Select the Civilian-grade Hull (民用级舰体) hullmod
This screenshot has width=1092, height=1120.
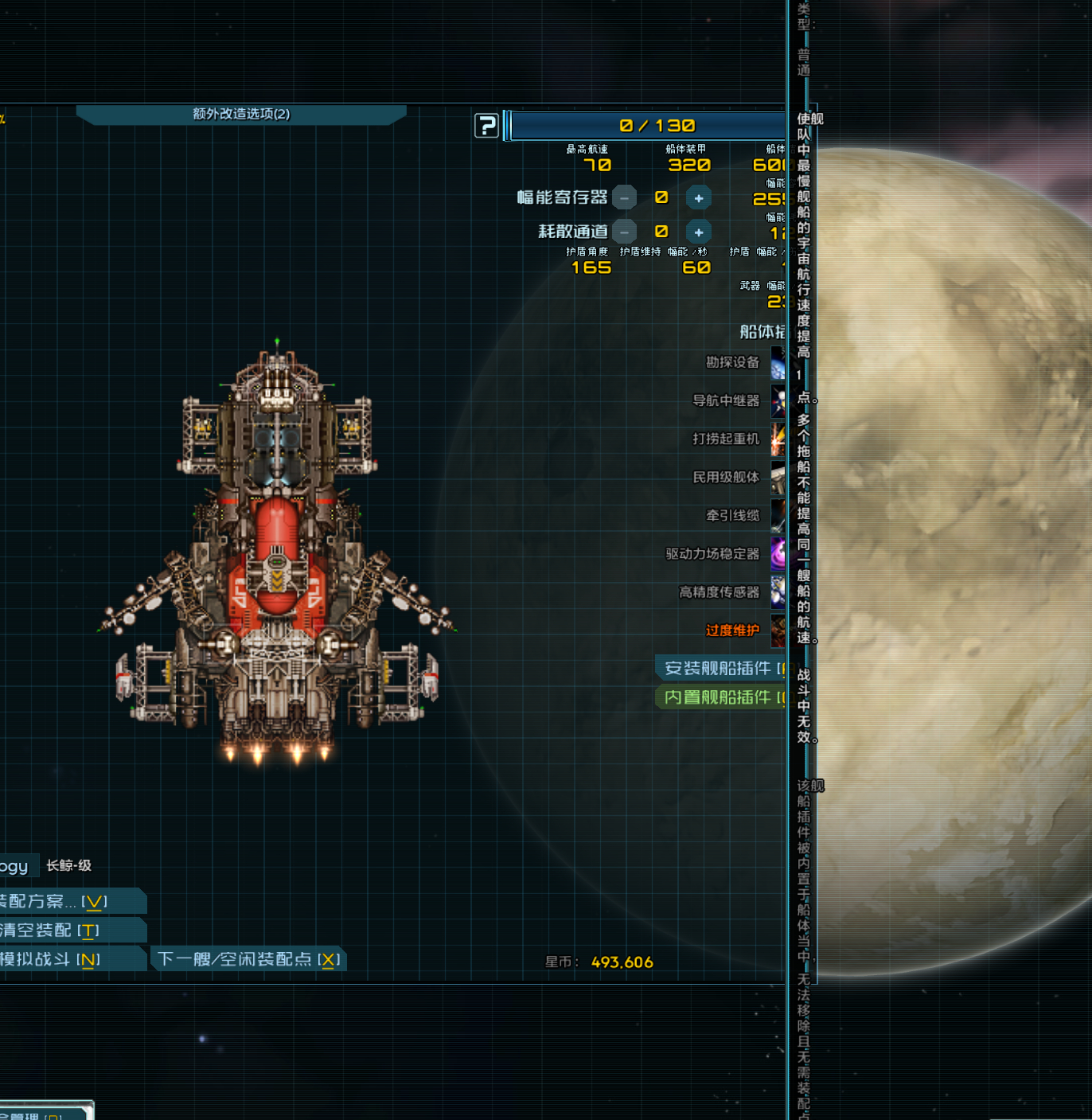727,478
